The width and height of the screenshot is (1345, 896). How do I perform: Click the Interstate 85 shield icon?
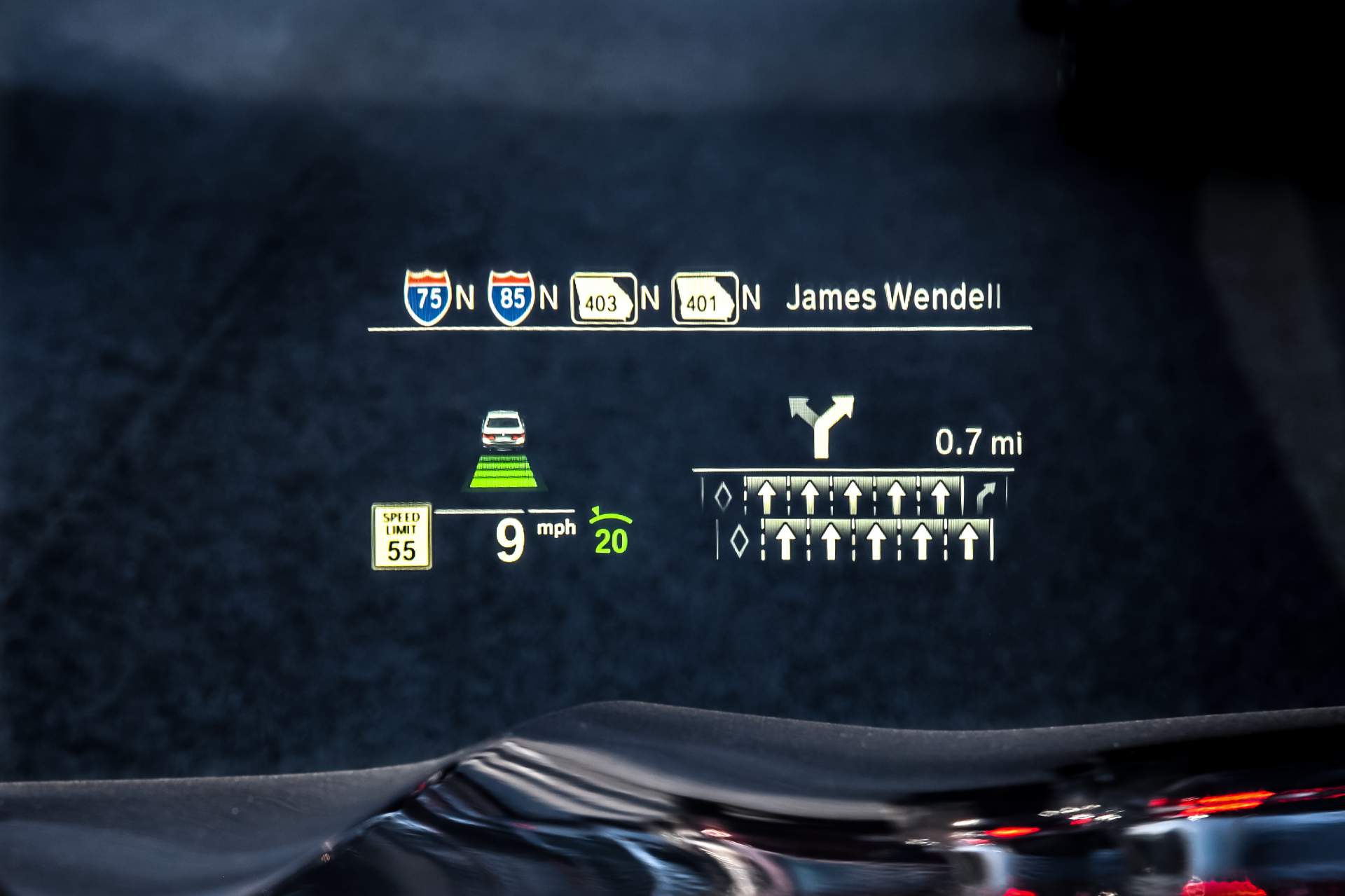point(511,298)
